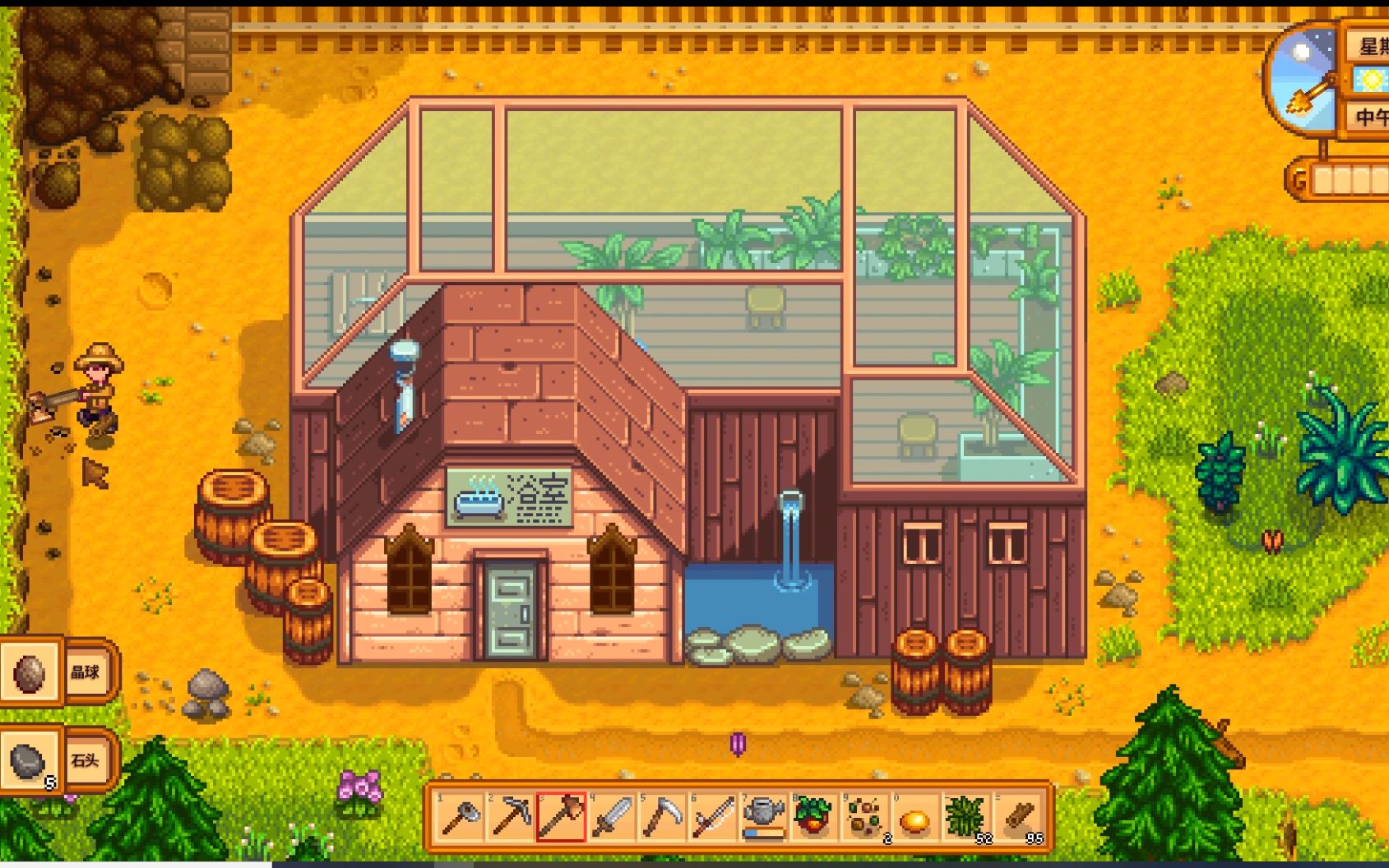This screenshot has width=1389, height=868.
Task: Select the sword in the hotbar
Action: point(613,818)
